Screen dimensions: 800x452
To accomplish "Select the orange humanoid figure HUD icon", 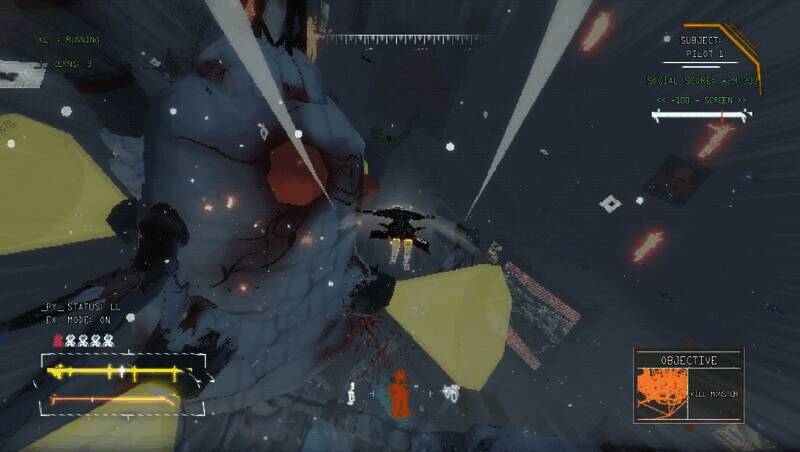I will pos(399,393).
